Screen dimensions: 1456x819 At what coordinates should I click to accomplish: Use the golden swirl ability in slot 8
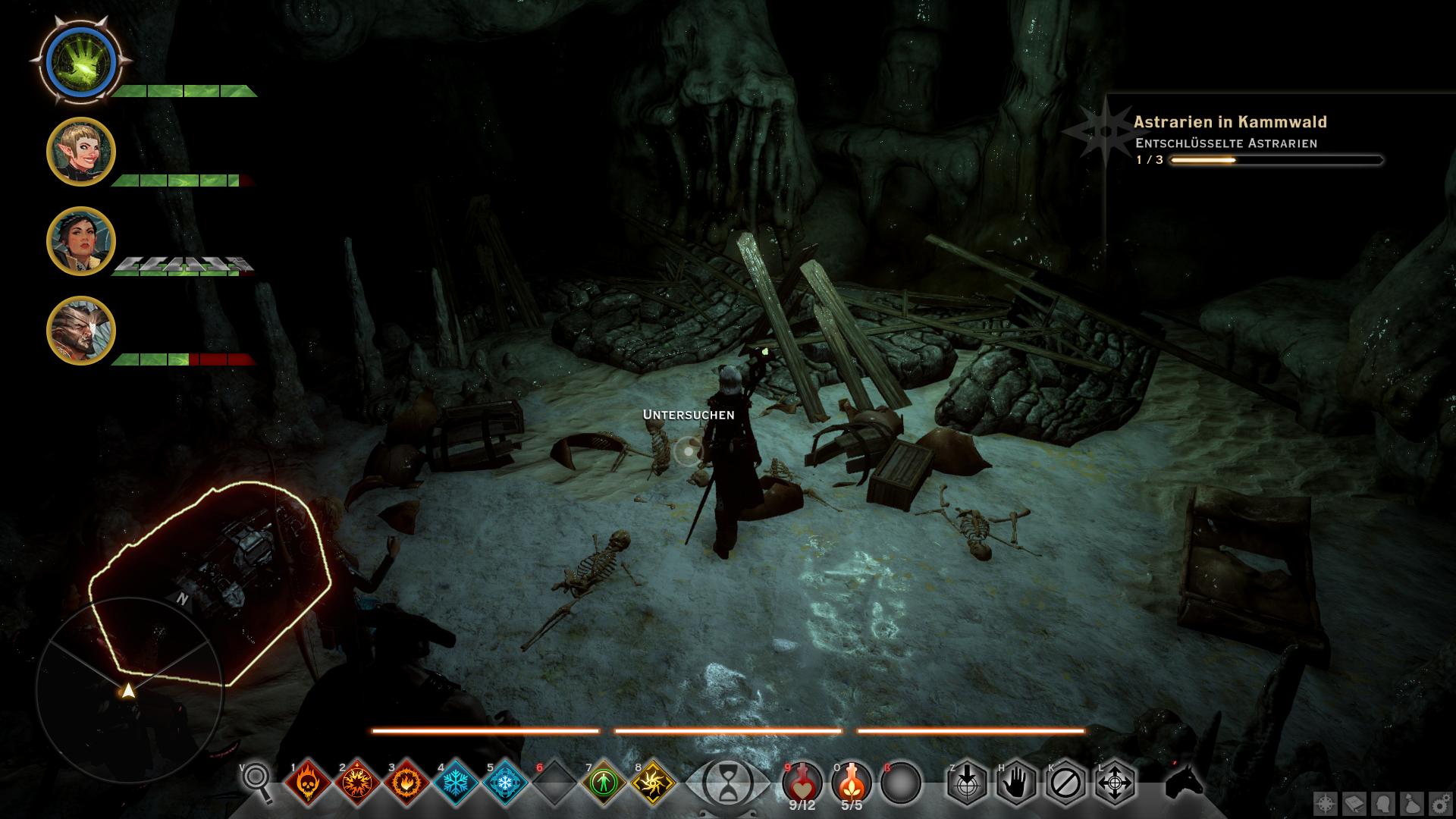coord(653,782)
